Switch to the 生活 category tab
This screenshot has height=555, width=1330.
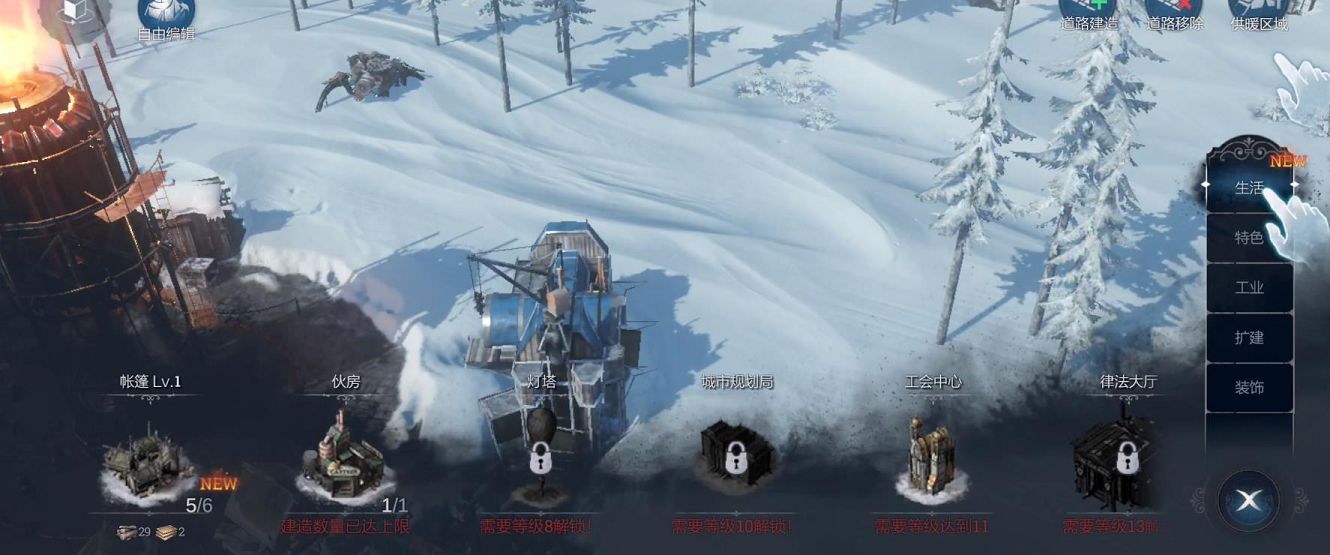pyautogui.click(x=1249, y=187)
